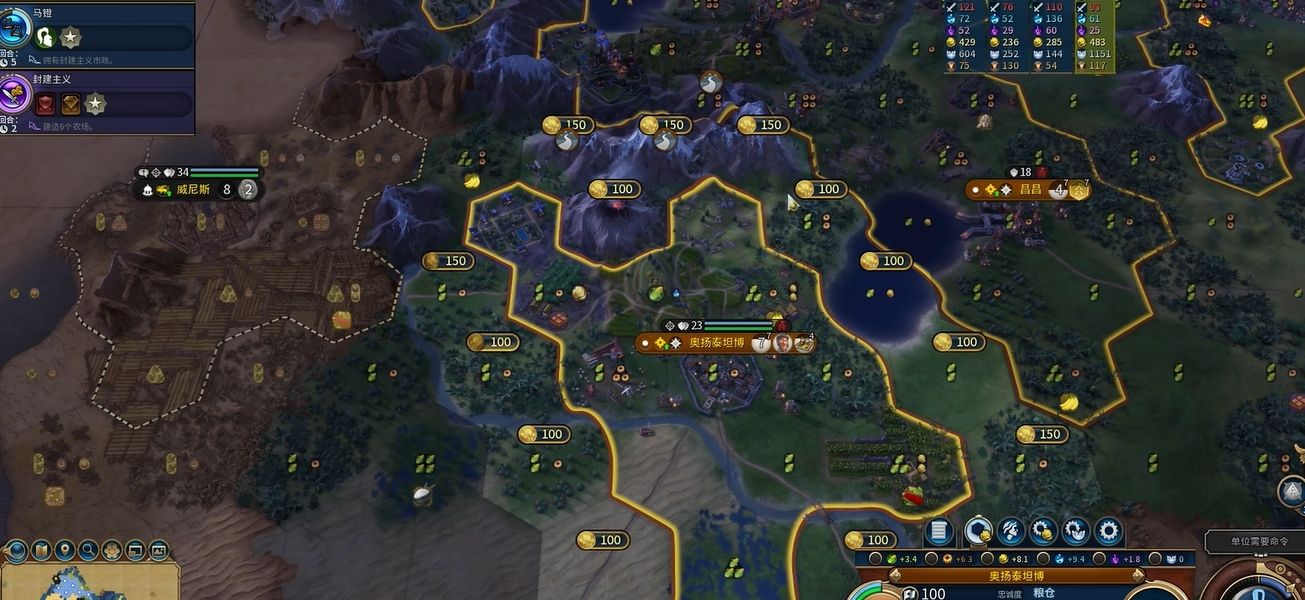The width and height of the screenshot is (1305, 600).
Task: Open the manage citizens head icon
Action: 1010,532
